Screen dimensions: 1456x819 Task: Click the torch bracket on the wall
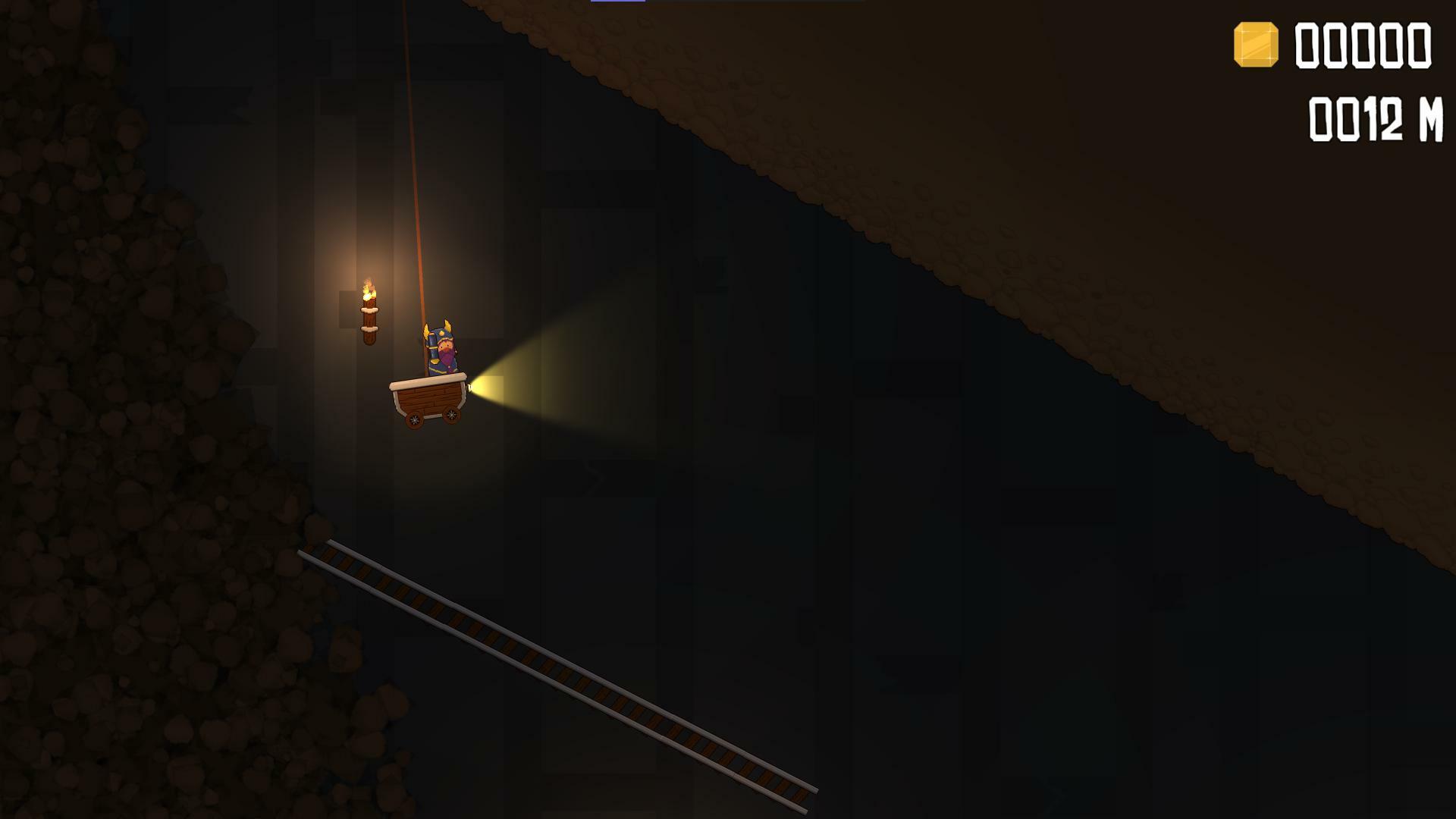point(370,329)
